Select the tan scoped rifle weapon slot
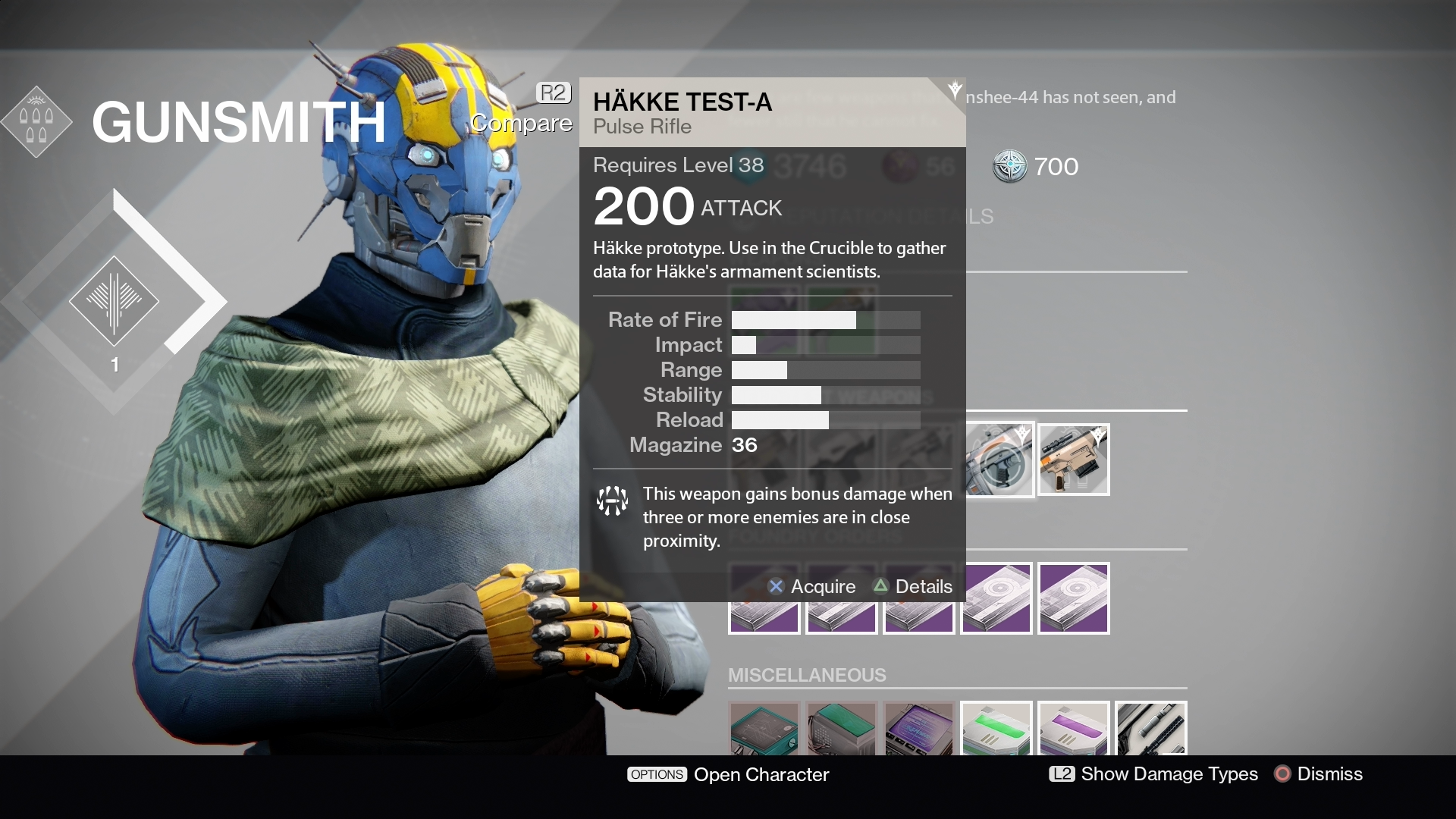 pos(1073,460)
